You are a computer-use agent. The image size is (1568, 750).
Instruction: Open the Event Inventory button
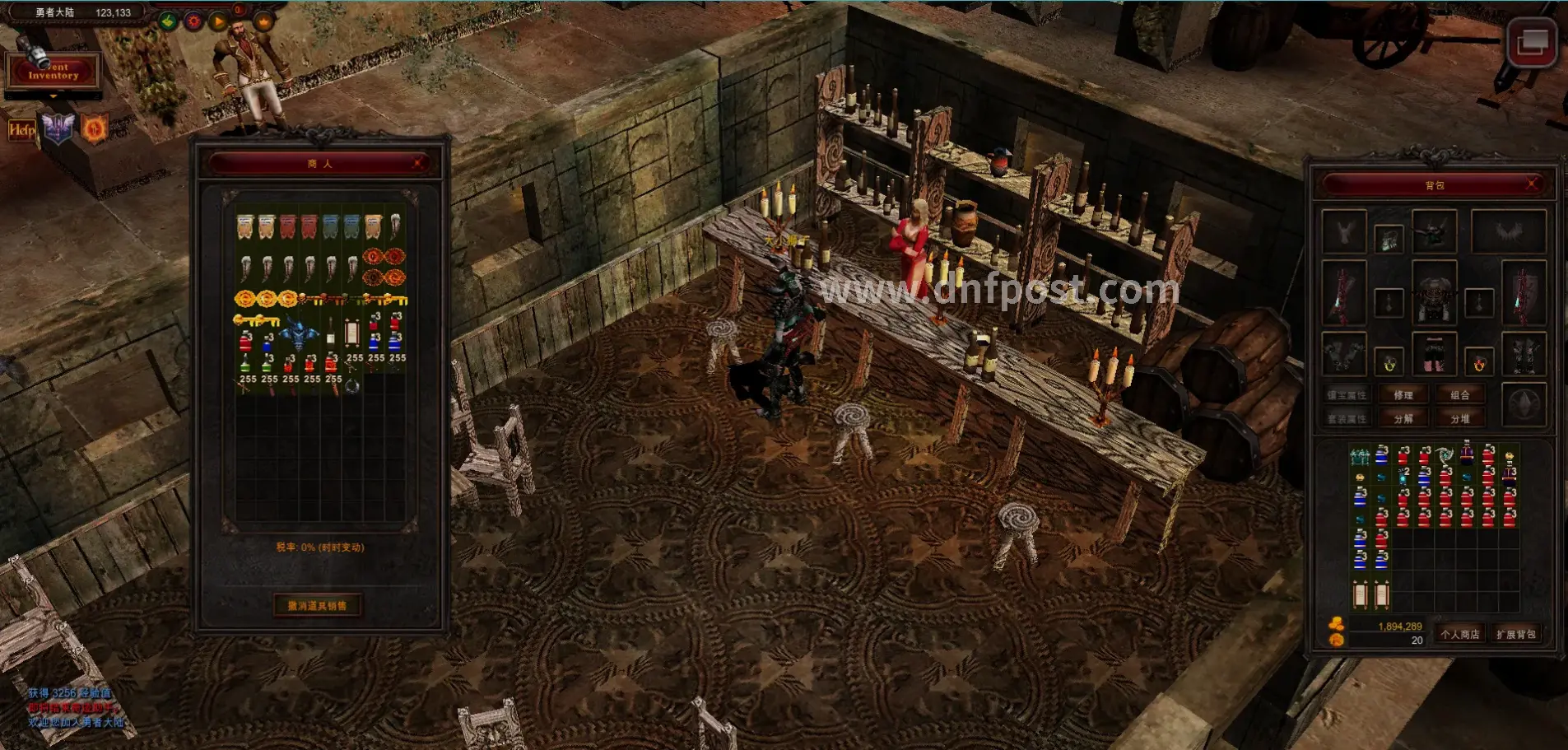(x=53, y=71)
